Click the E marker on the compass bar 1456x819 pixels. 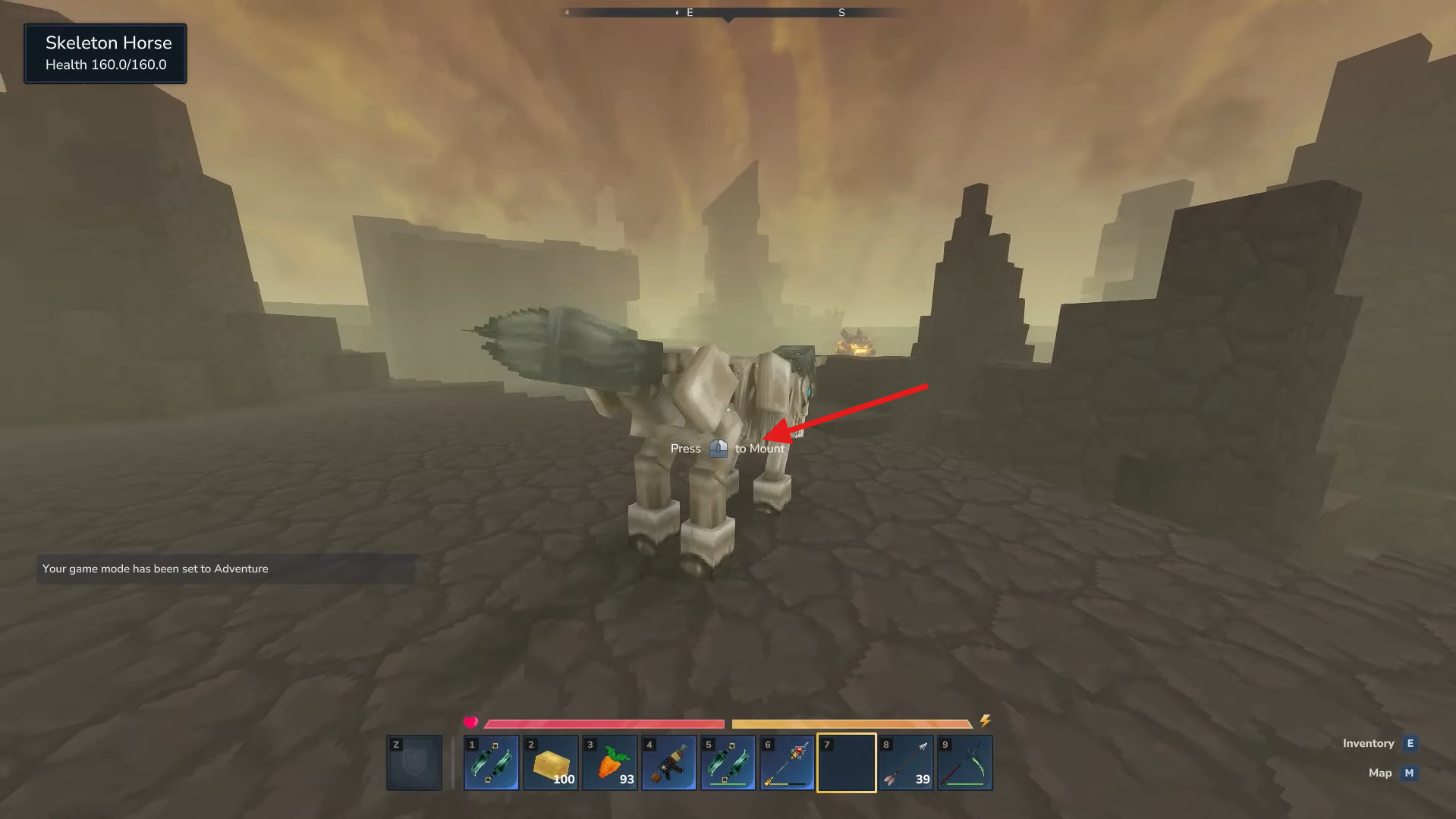690,12
